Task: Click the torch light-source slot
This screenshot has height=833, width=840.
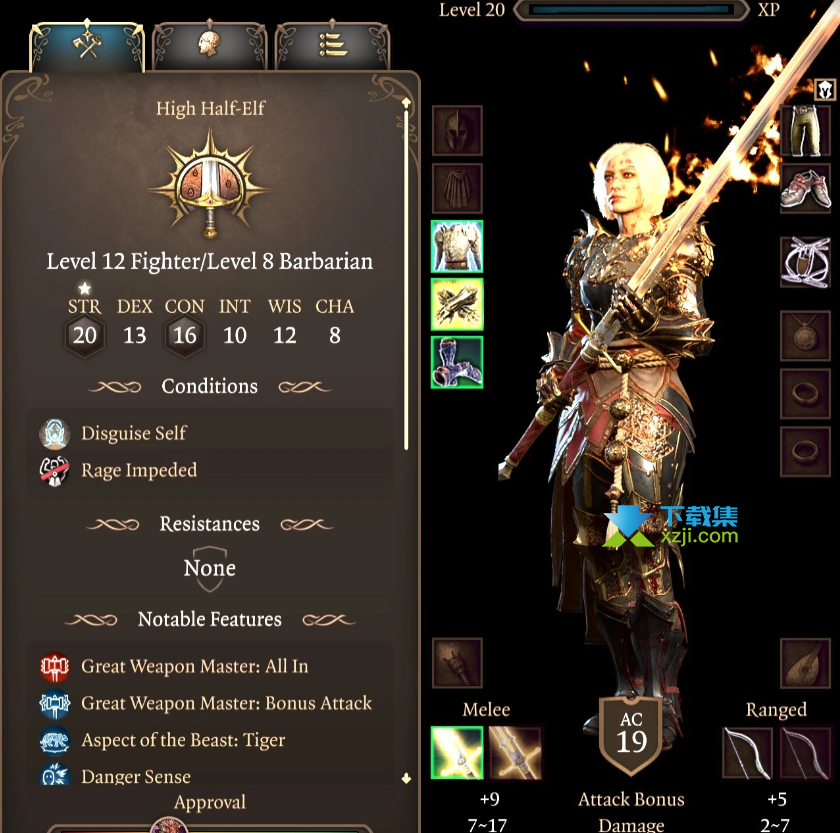Action: [457, 663]
